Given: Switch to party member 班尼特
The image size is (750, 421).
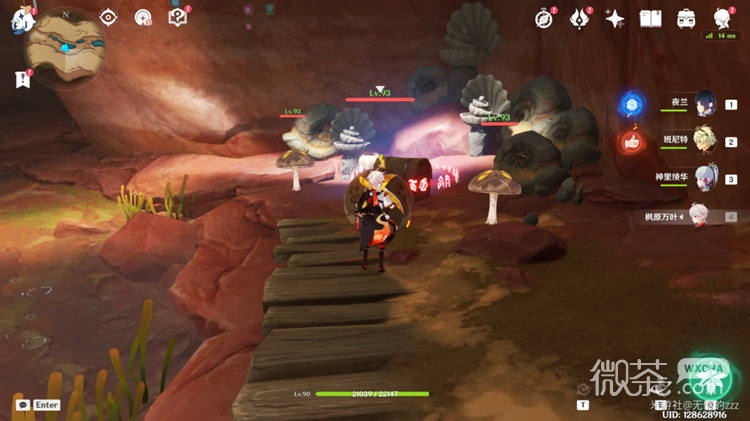Looking at the screenshot, I should (707, 141).
